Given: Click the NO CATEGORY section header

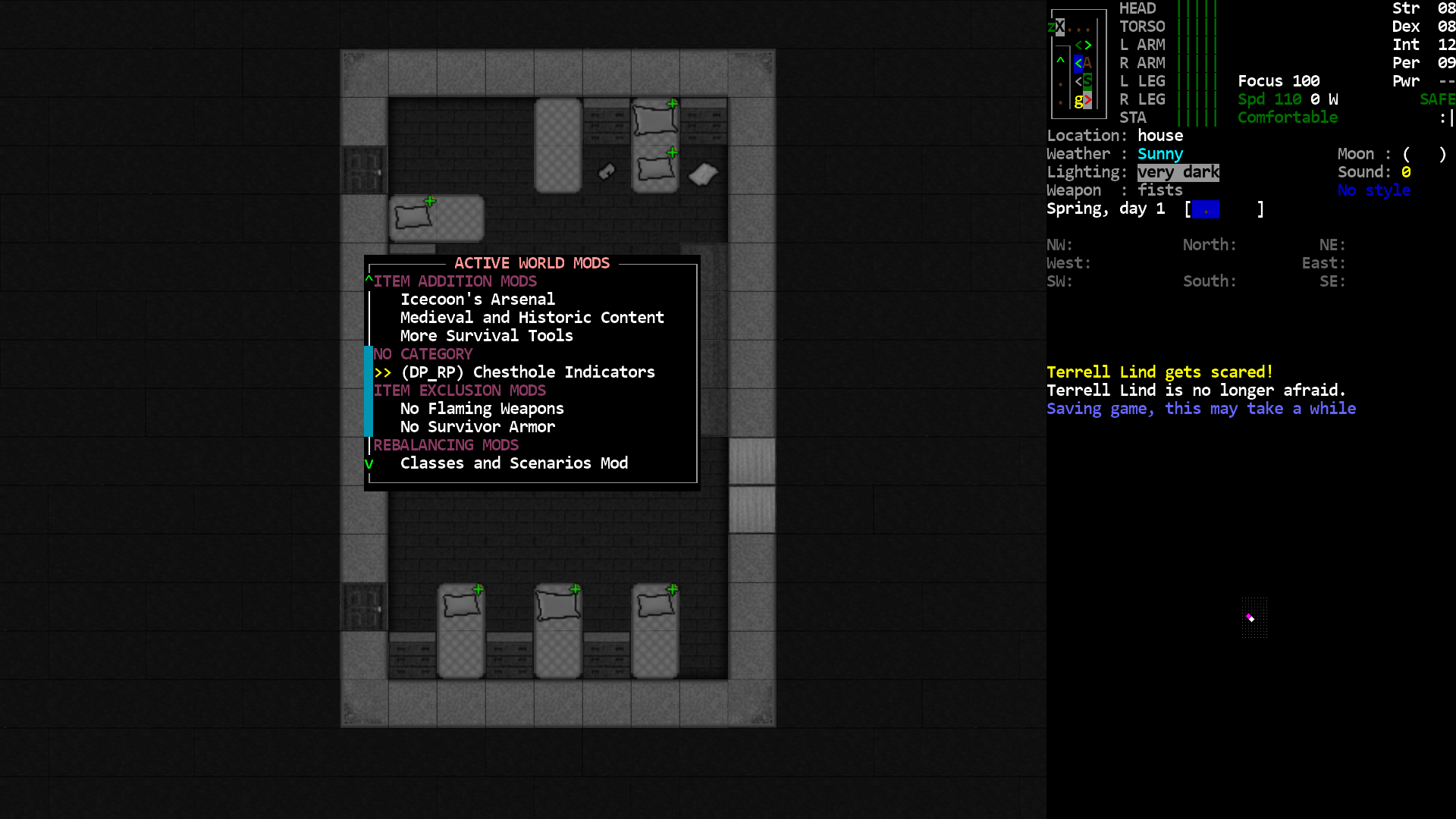Looking at the screenshot, I should point(423,353).
